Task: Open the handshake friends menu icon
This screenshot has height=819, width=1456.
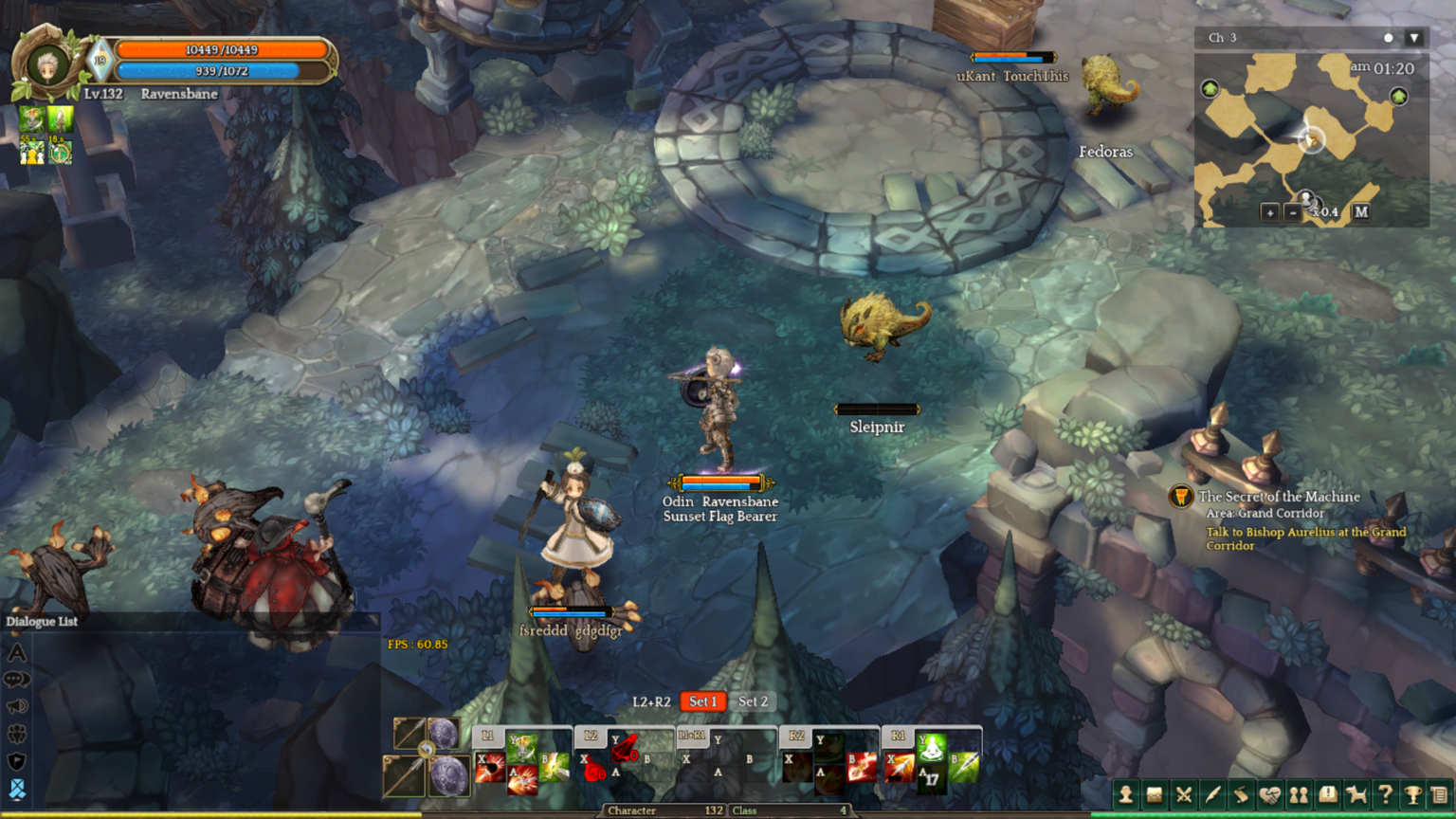Action: point(1269,794)
